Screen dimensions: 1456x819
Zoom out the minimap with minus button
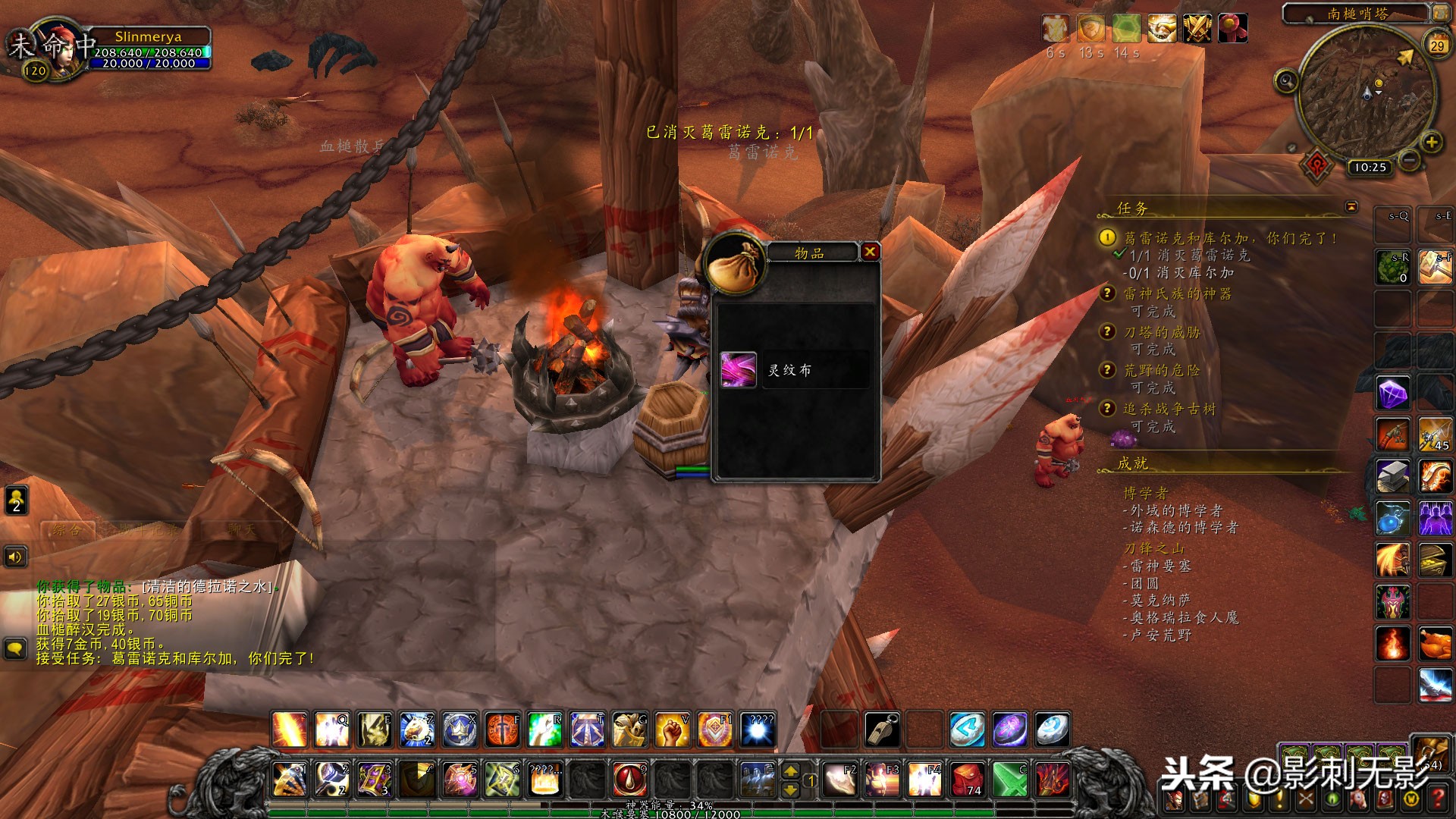pos(1409,160)
